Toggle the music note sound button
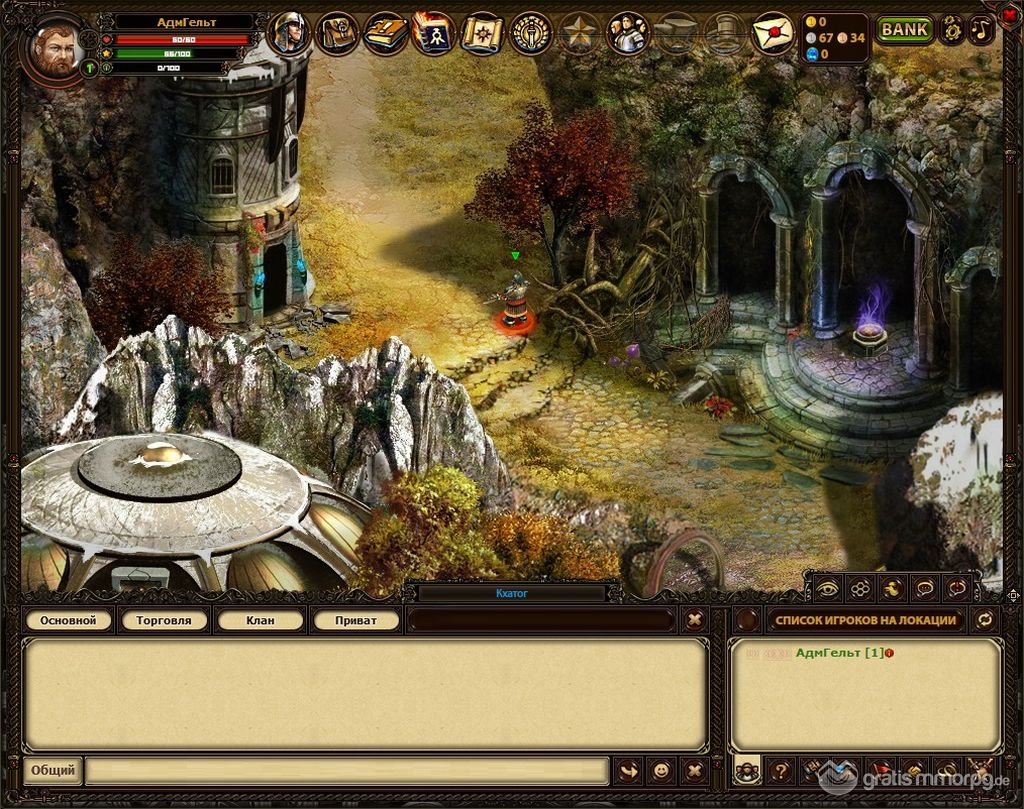The width and height of the screenshot is (1024, 809). point(982,30)
